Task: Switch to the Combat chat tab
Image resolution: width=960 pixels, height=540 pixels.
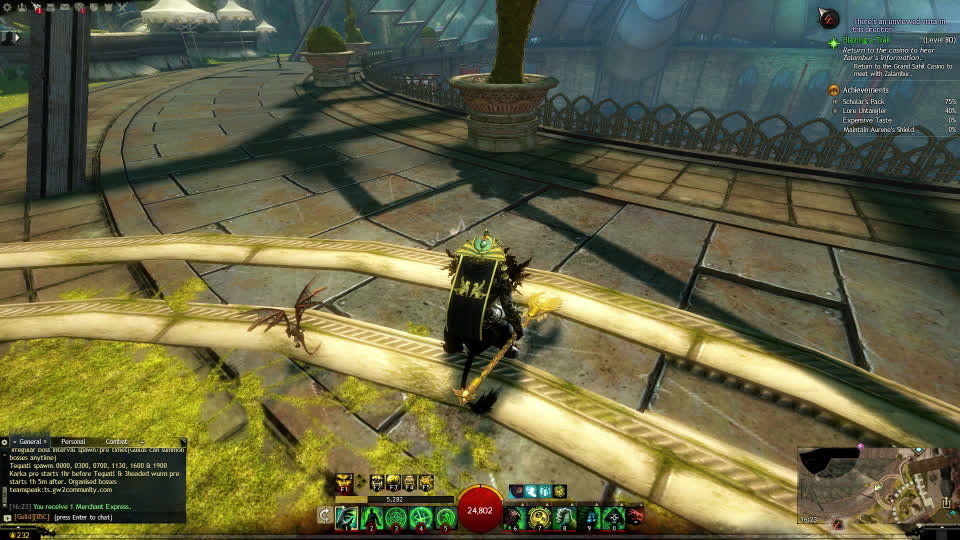Action: pyautogui.click(x=117, y=441)
